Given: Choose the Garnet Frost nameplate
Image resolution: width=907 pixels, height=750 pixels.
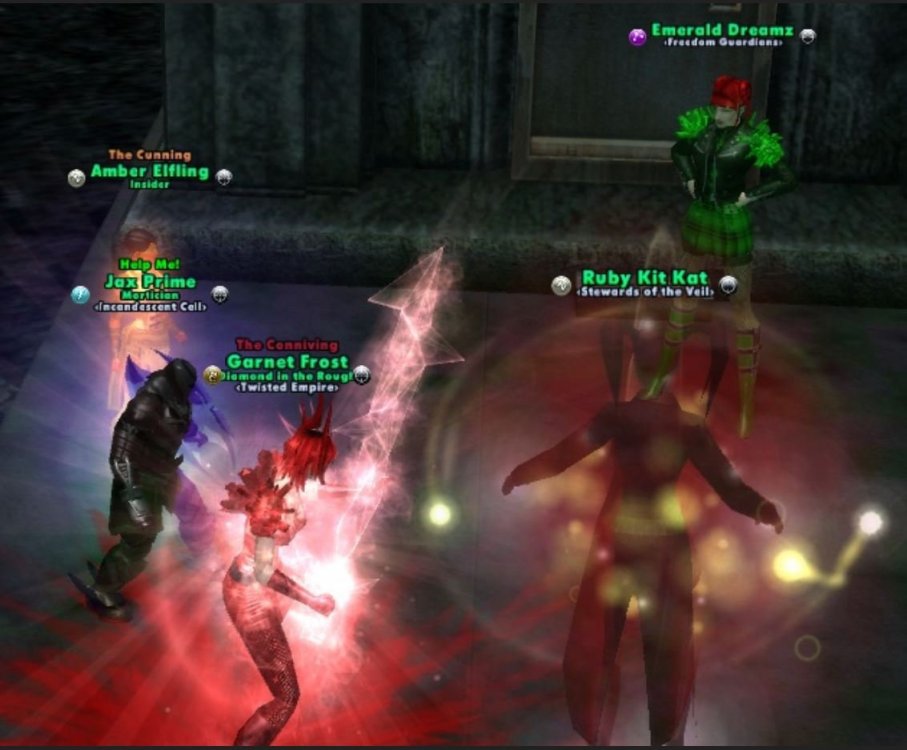Looking at the screenshot, I should pyautogui.click(x=287, y=362).
